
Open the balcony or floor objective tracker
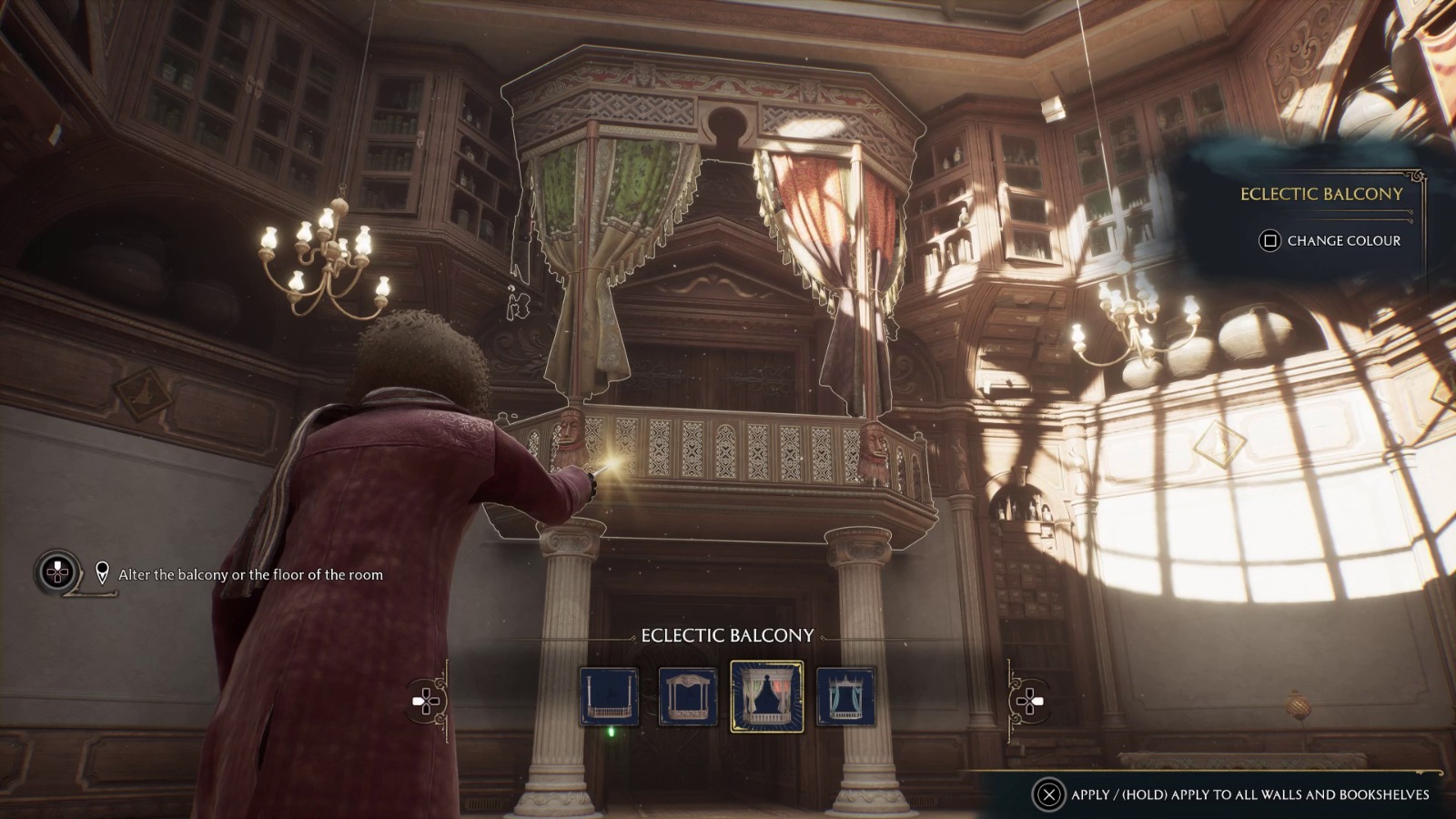tap(57, 573)
